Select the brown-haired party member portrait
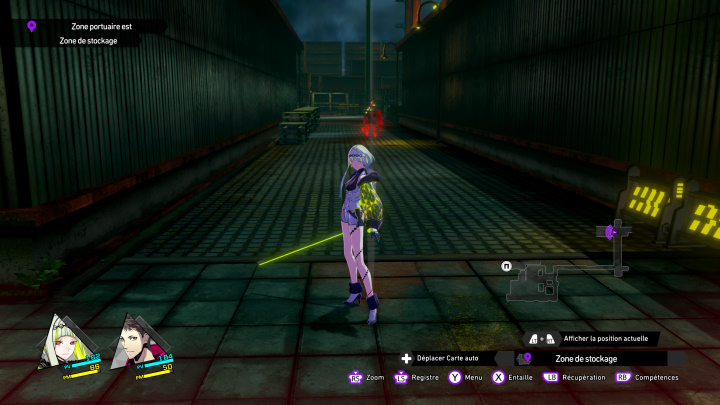The width and height of the screenshot is (720, 405). (x=141, y=342)
